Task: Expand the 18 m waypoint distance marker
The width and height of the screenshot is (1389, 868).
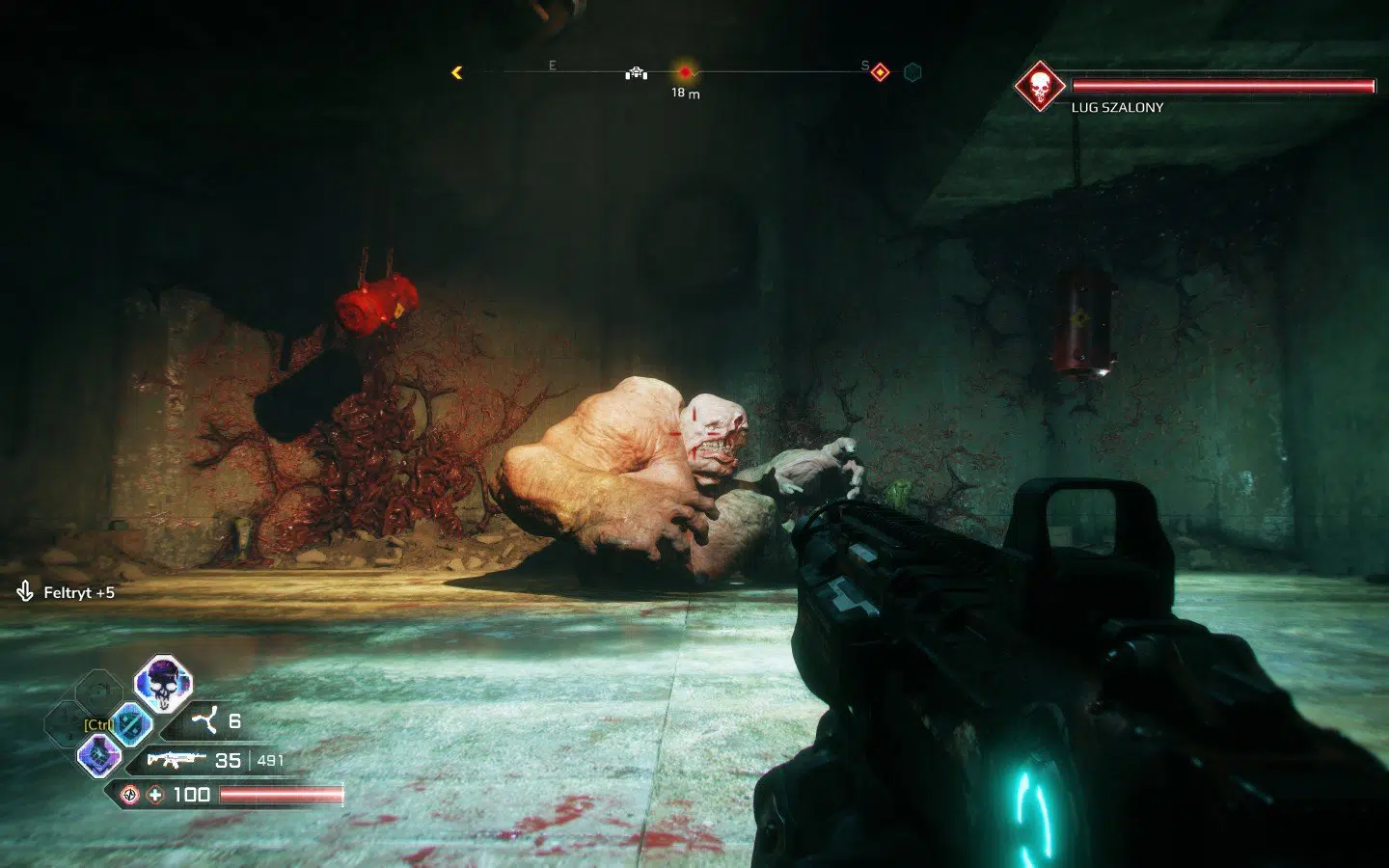Action: (x=685, y=93)
